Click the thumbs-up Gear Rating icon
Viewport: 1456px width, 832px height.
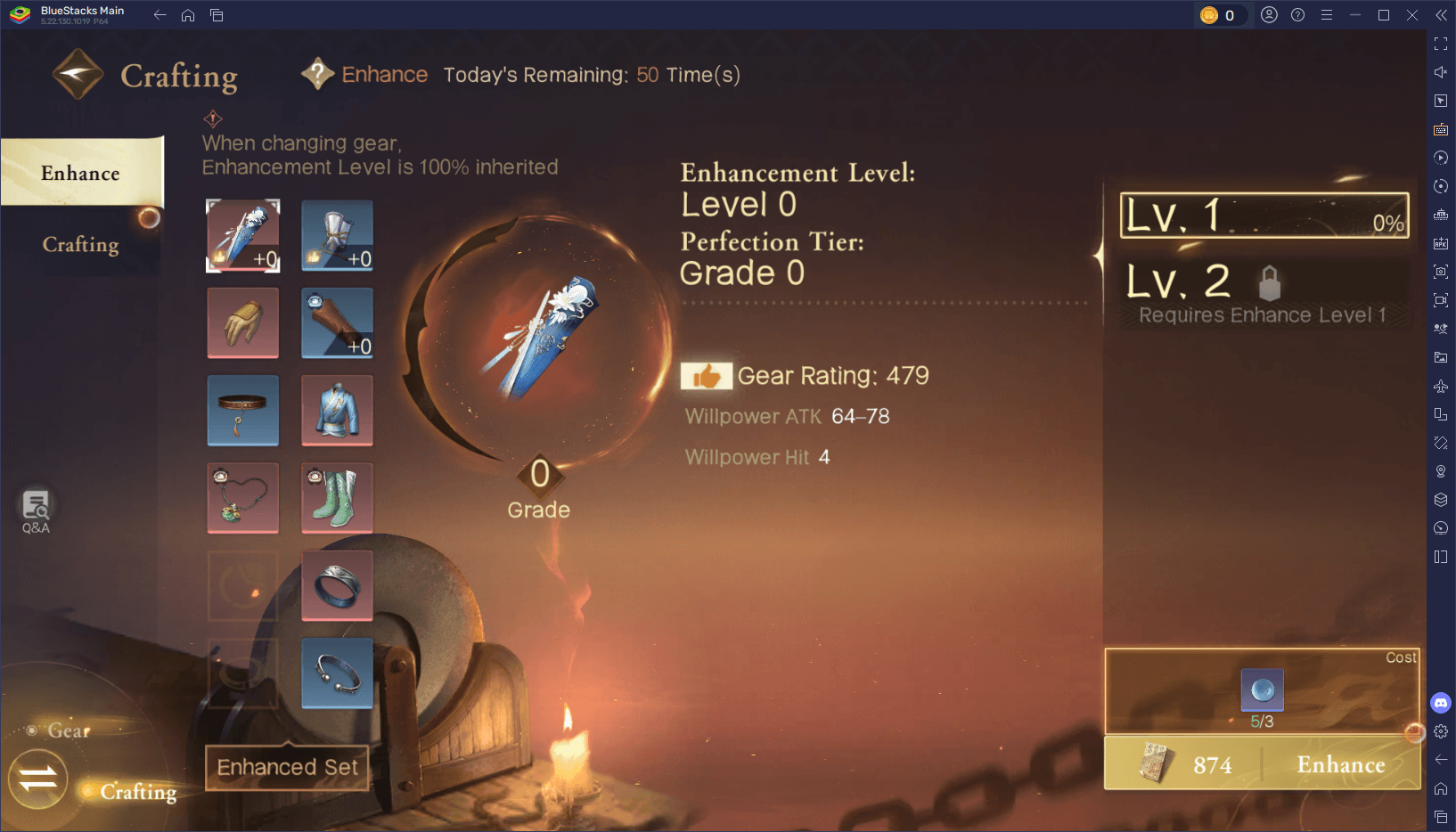click(x=707, y=376)
